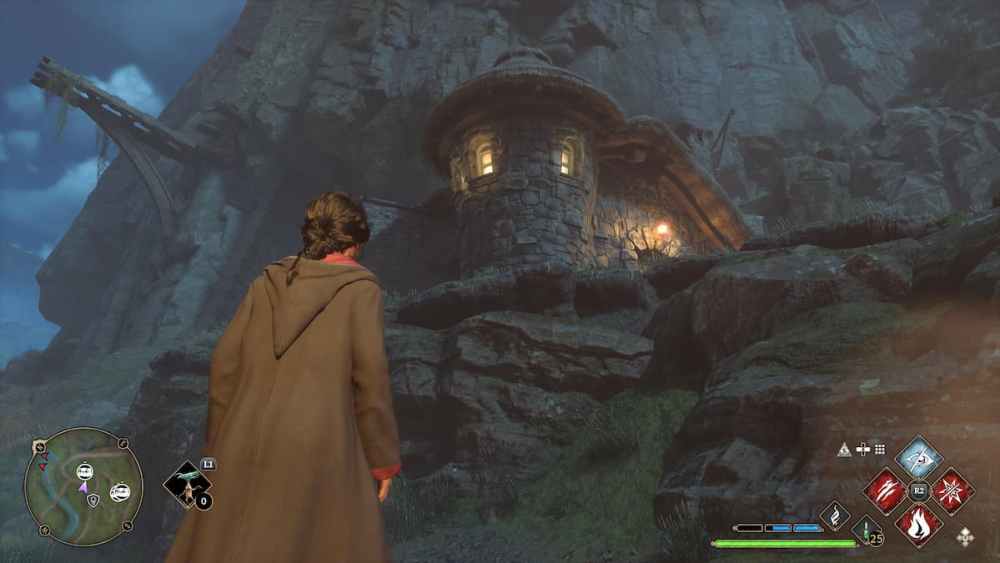Click the small nine-dot grid icon
The image size is (1000, 563).
[879, 450]
